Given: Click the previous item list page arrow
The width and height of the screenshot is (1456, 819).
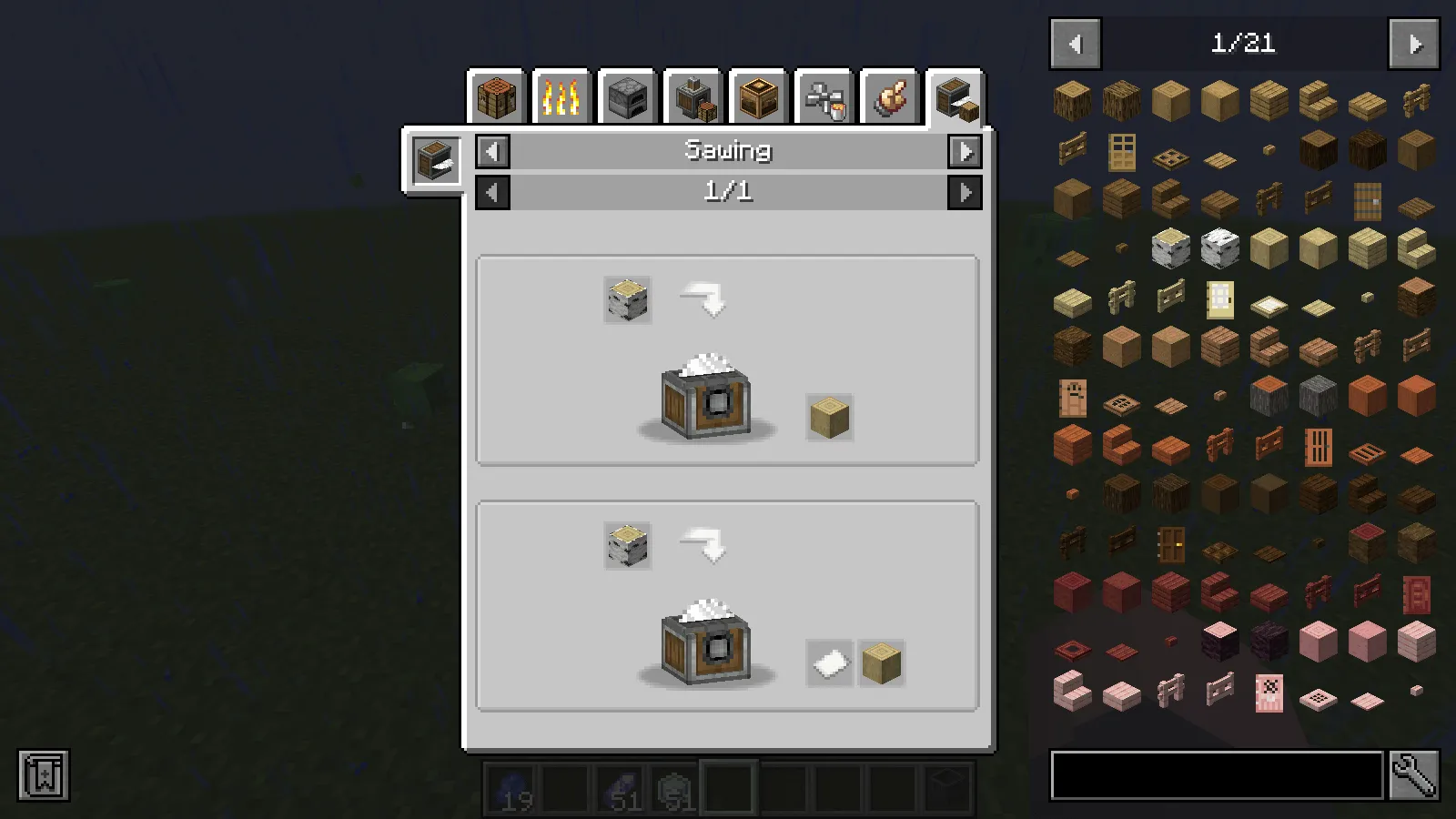Looking at the screenshot, I should click(x=1075, y=44).
